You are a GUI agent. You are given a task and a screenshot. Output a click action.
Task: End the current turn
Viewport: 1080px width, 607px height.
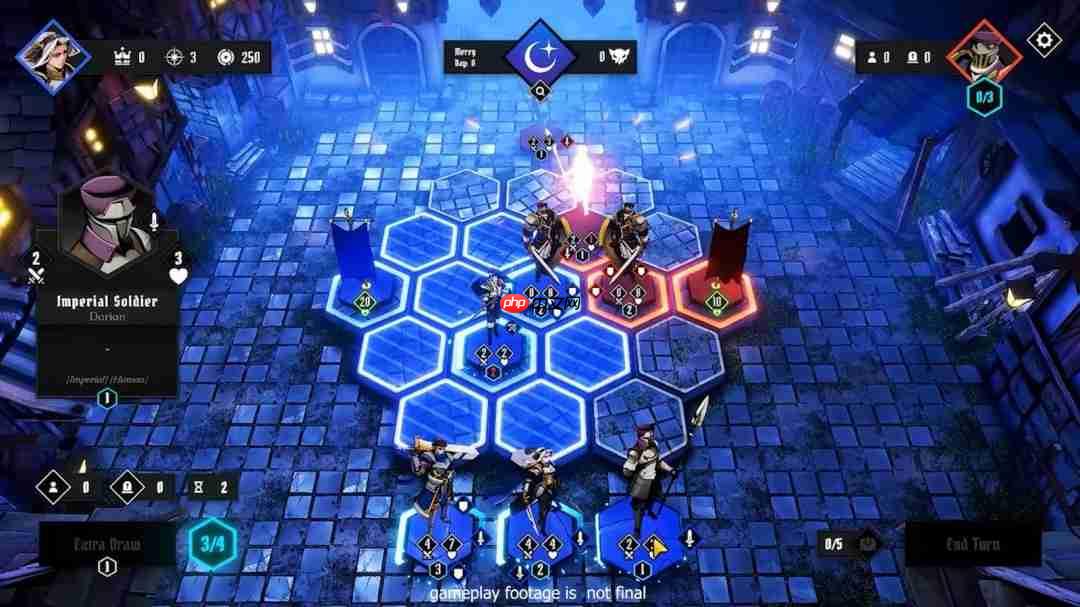pyautogui.click(x=972, y=544)
